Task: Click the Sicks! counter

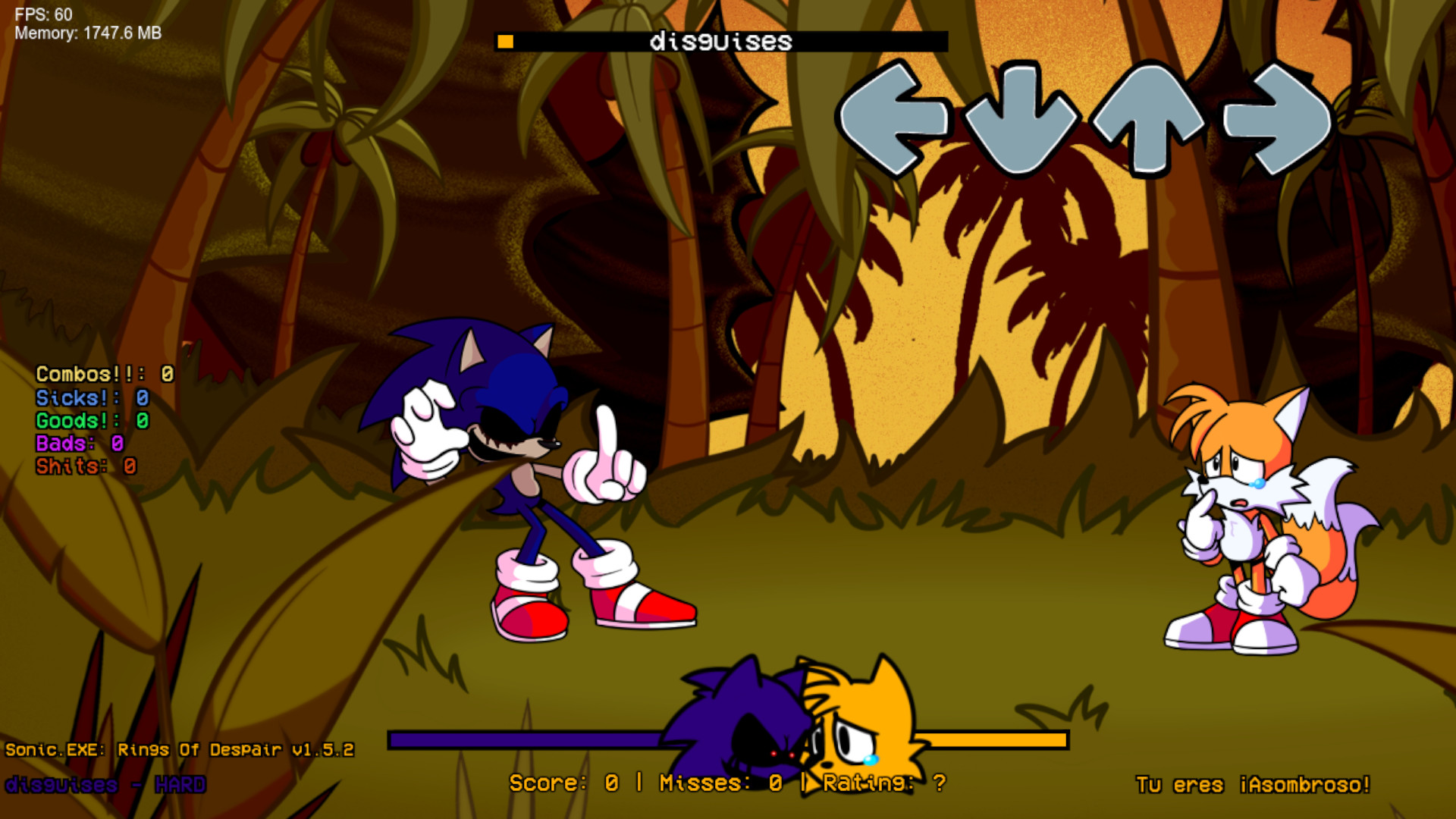Action: [x=91, y=397]
